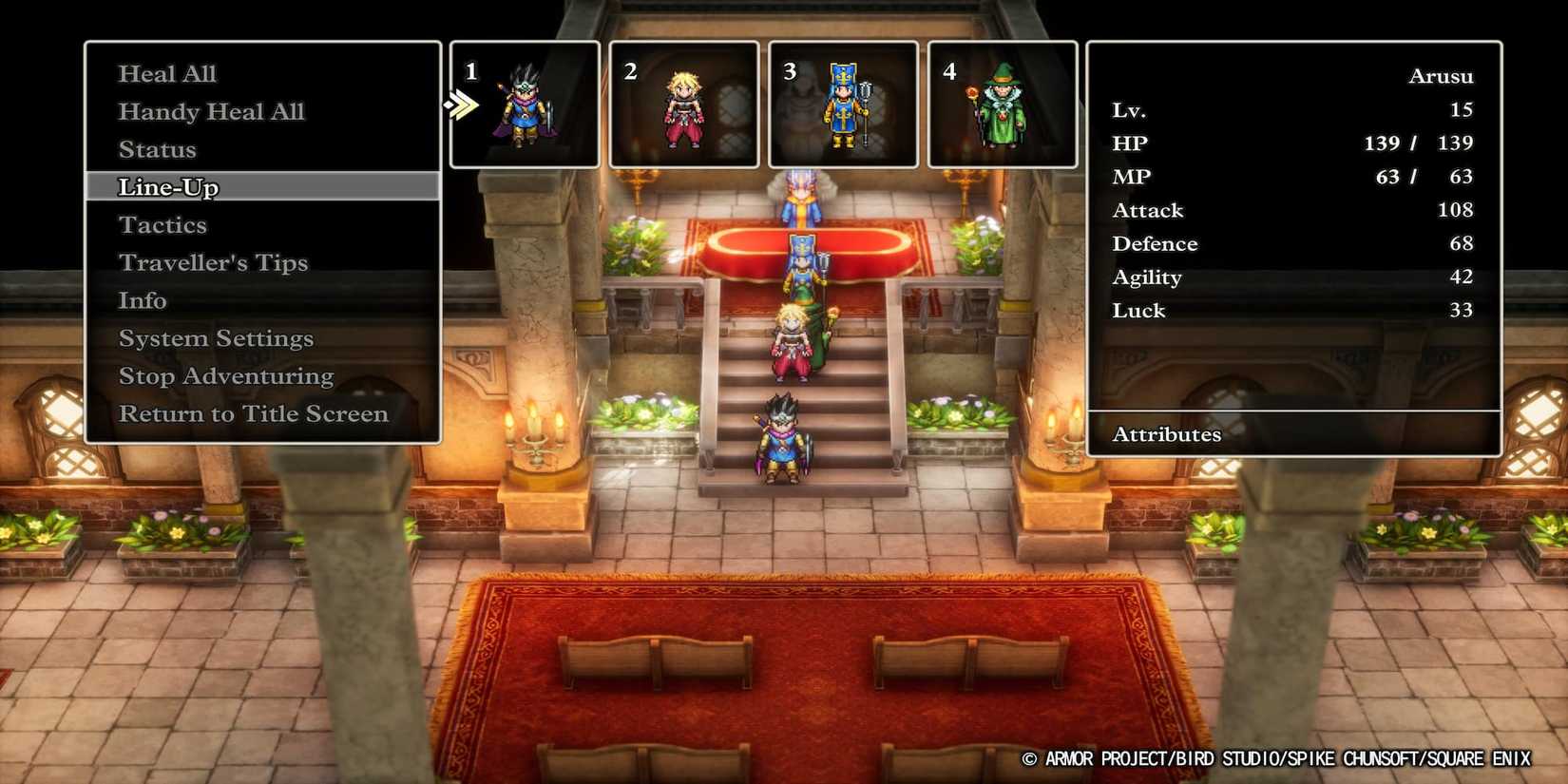
Task: Select the green-robed Mage portrait in slot 4
Action: [1003, 105]
